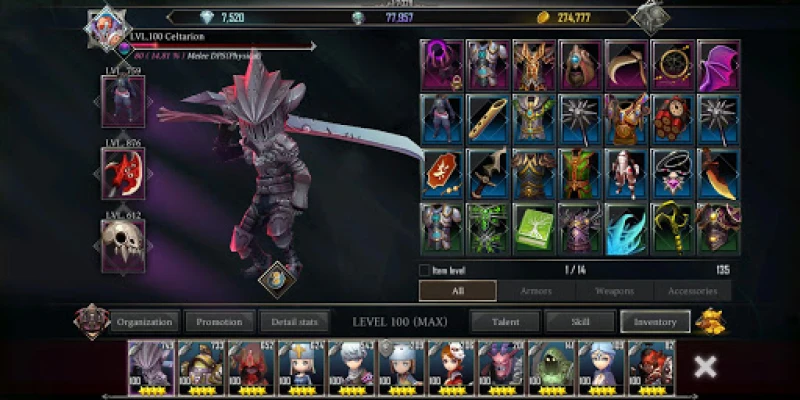Image resolution: width=800 pixels, height=400 pixels.
Task: Choose the green hooded hero portrait
Action: pyautogui.click(x=550, y=369)
